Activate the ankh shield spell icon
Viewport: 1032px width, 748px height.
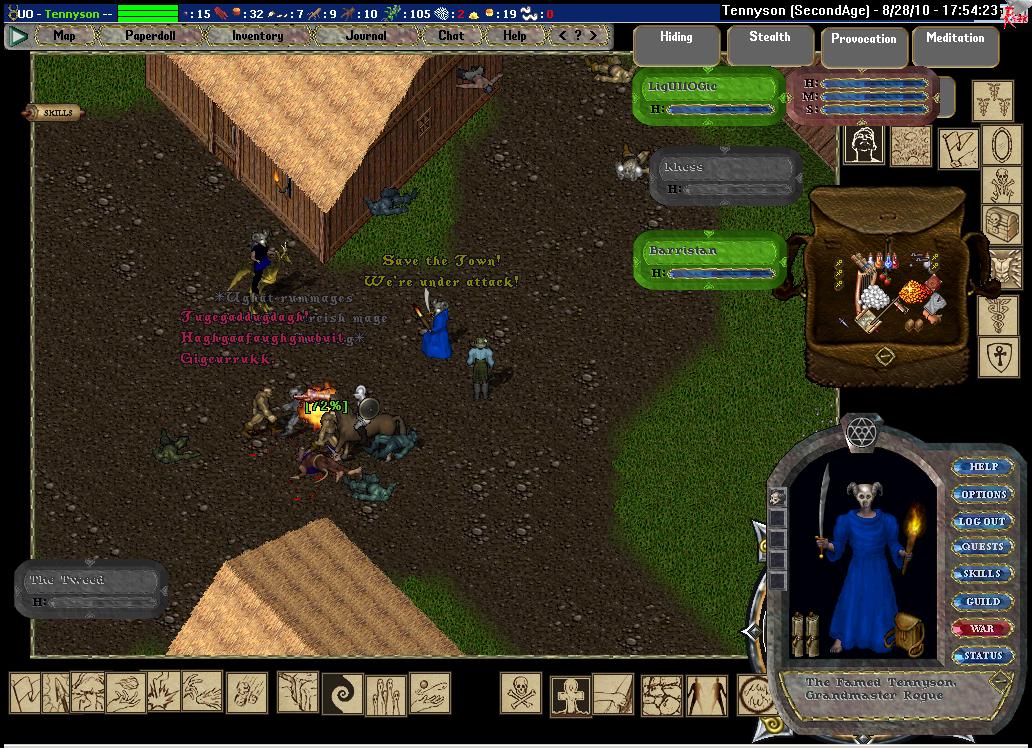coord(998,357)
